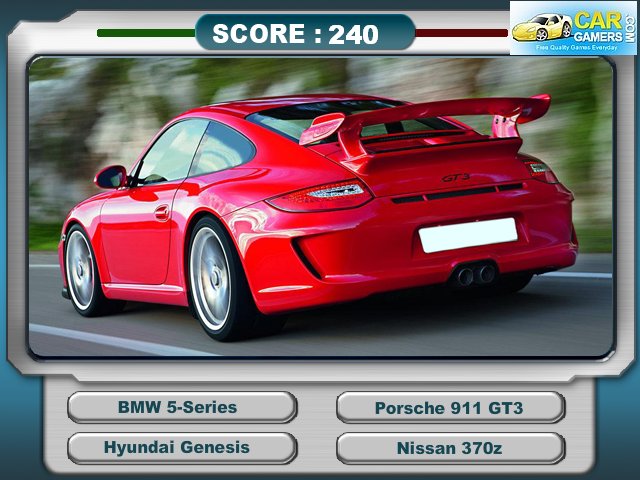This screenshot has height=480, width=640.
Task: Pick the Hyundai Genesis answer
Action: tap(181, 448)
